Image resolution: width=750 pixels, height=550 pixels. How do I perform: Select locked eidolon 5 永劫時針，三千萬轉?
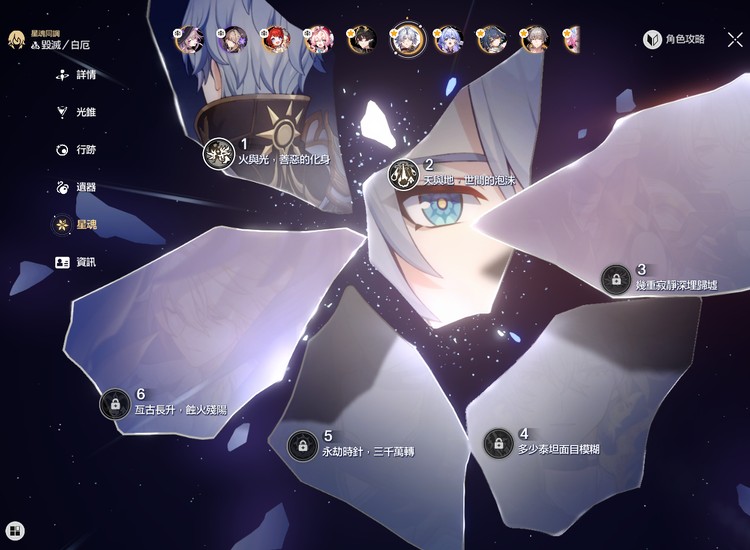302,445
